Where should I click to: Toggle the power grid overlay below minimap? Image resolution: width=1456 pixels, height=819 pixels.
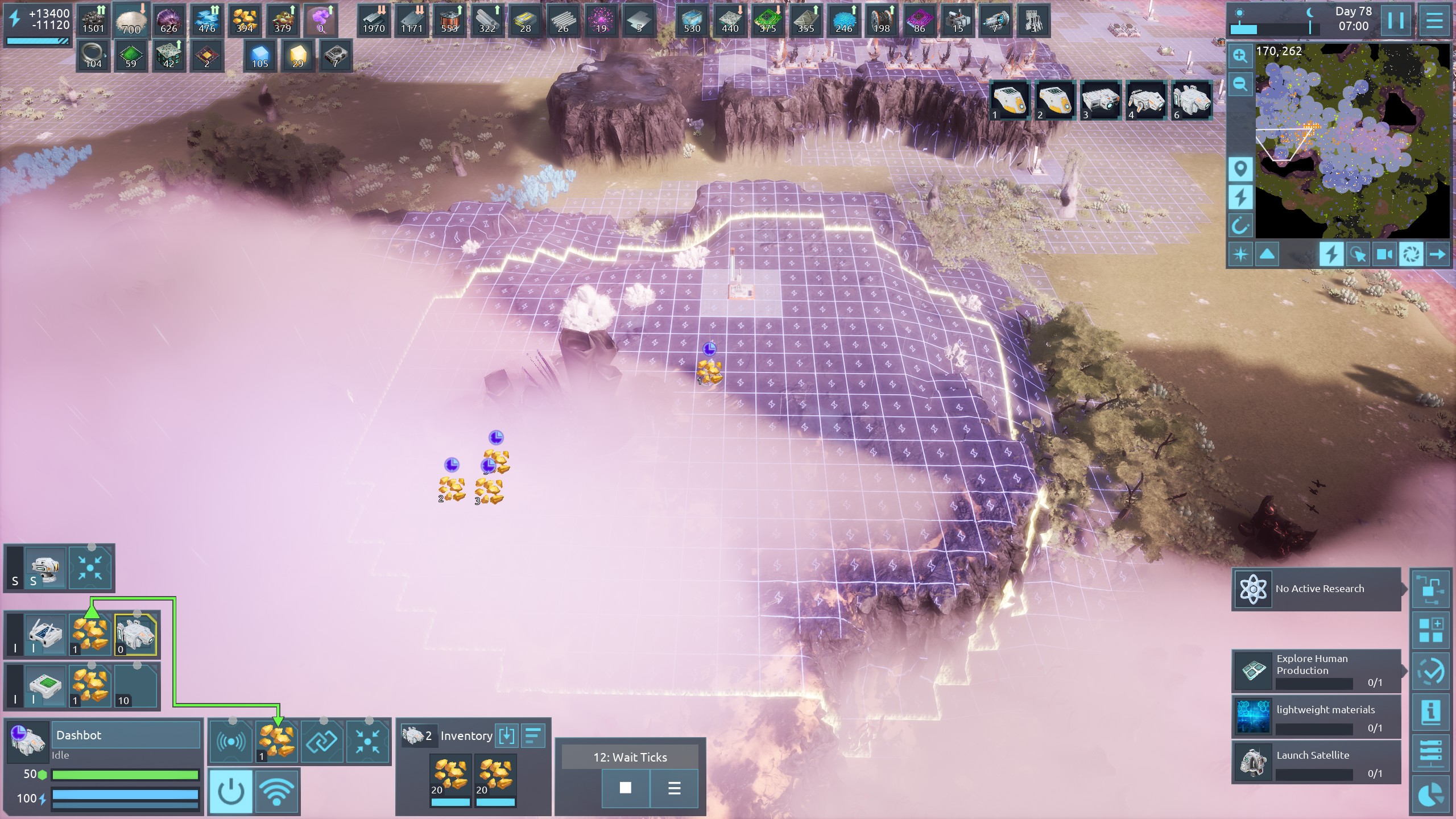(x=1331, y=254)
